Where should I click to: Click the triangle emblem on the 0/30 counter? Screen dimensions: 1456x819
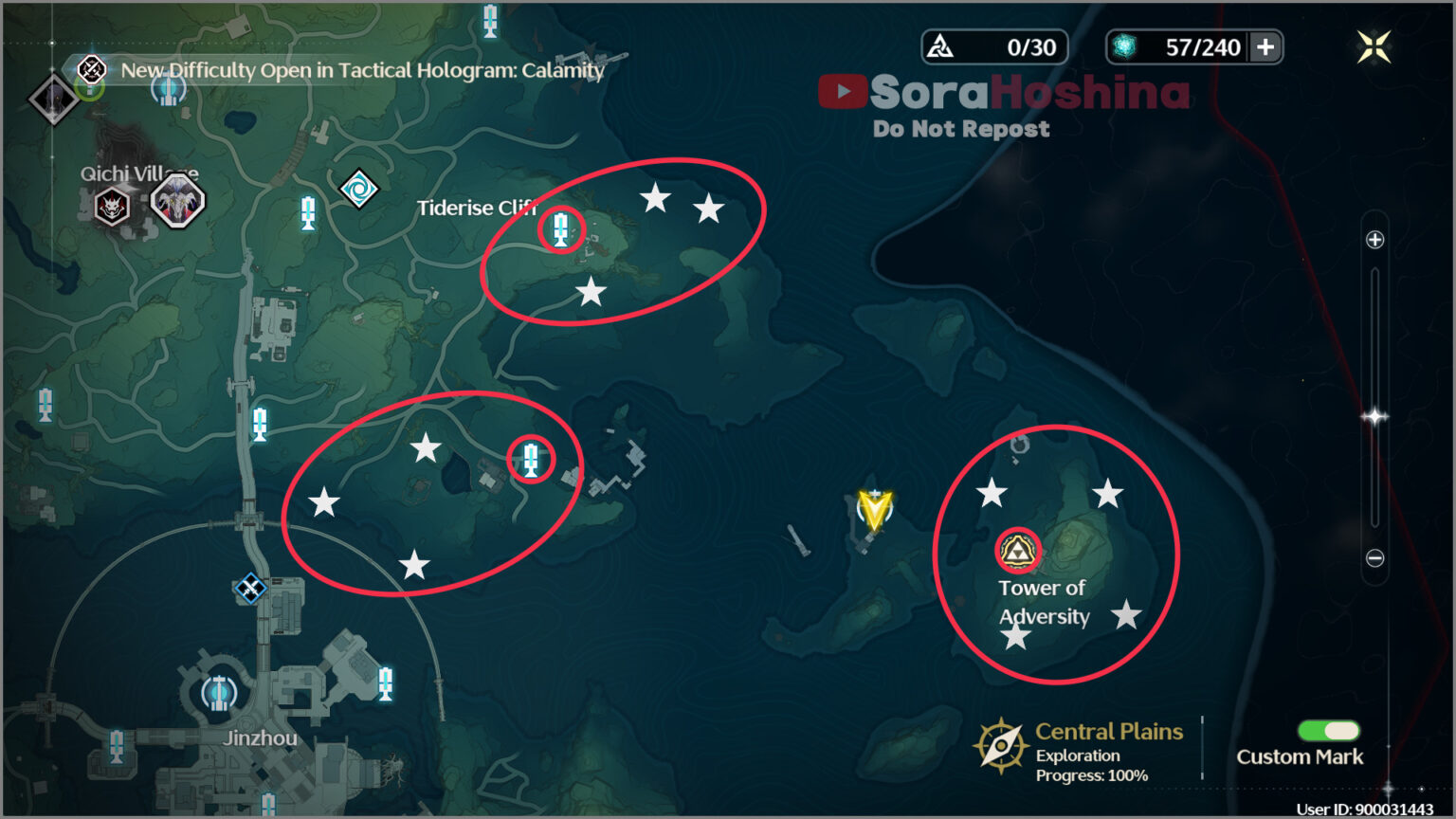coord(939,45)
